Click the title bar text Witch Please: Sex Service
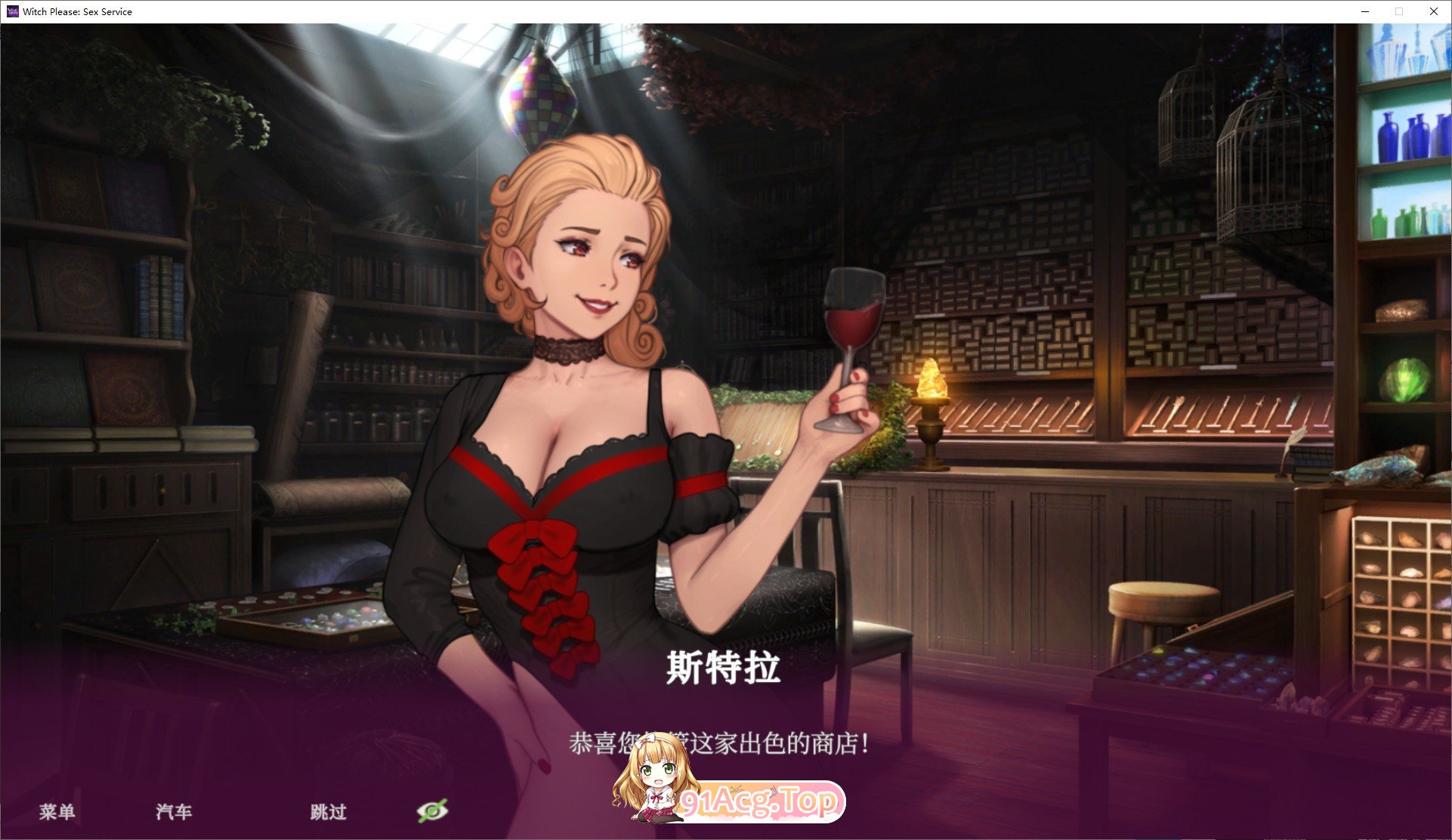 click(77, 11)
